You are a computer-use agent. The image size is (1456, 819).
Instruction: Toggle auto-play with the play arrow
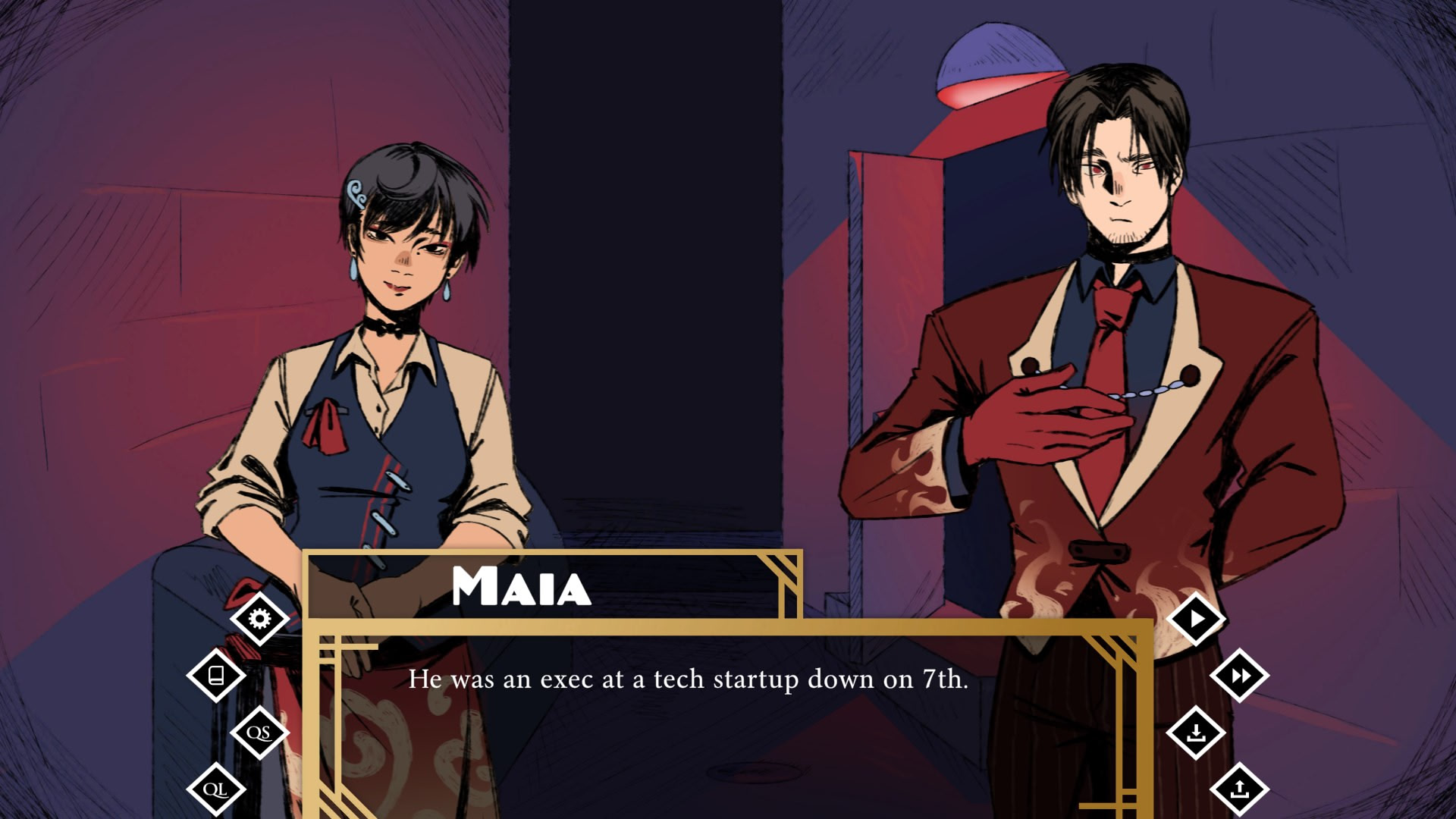pyautogui.click(x=1196, y=619)
